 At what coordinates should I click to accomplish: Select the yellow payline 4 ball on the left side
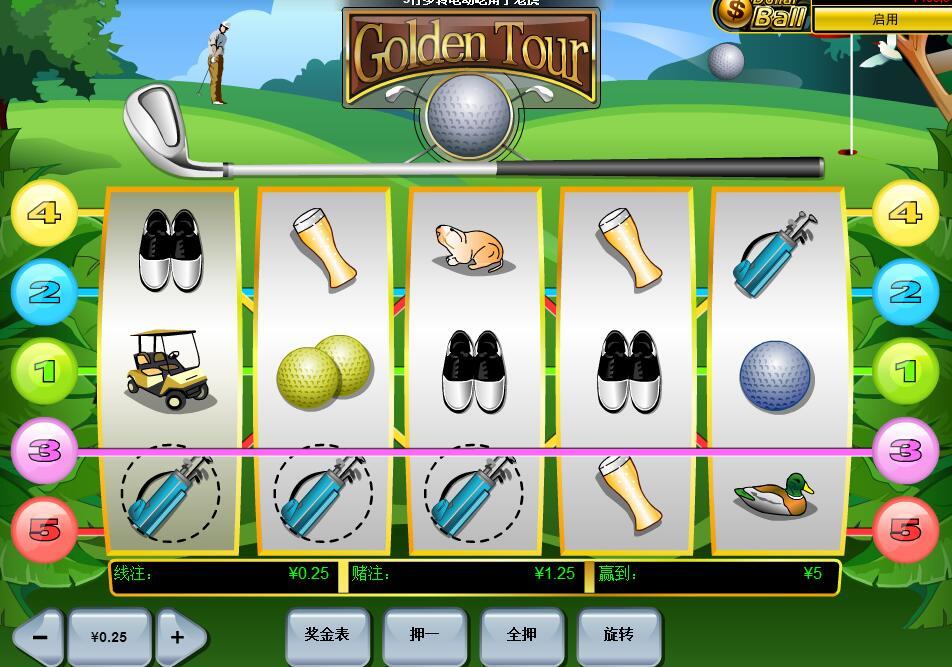(44, 213)
